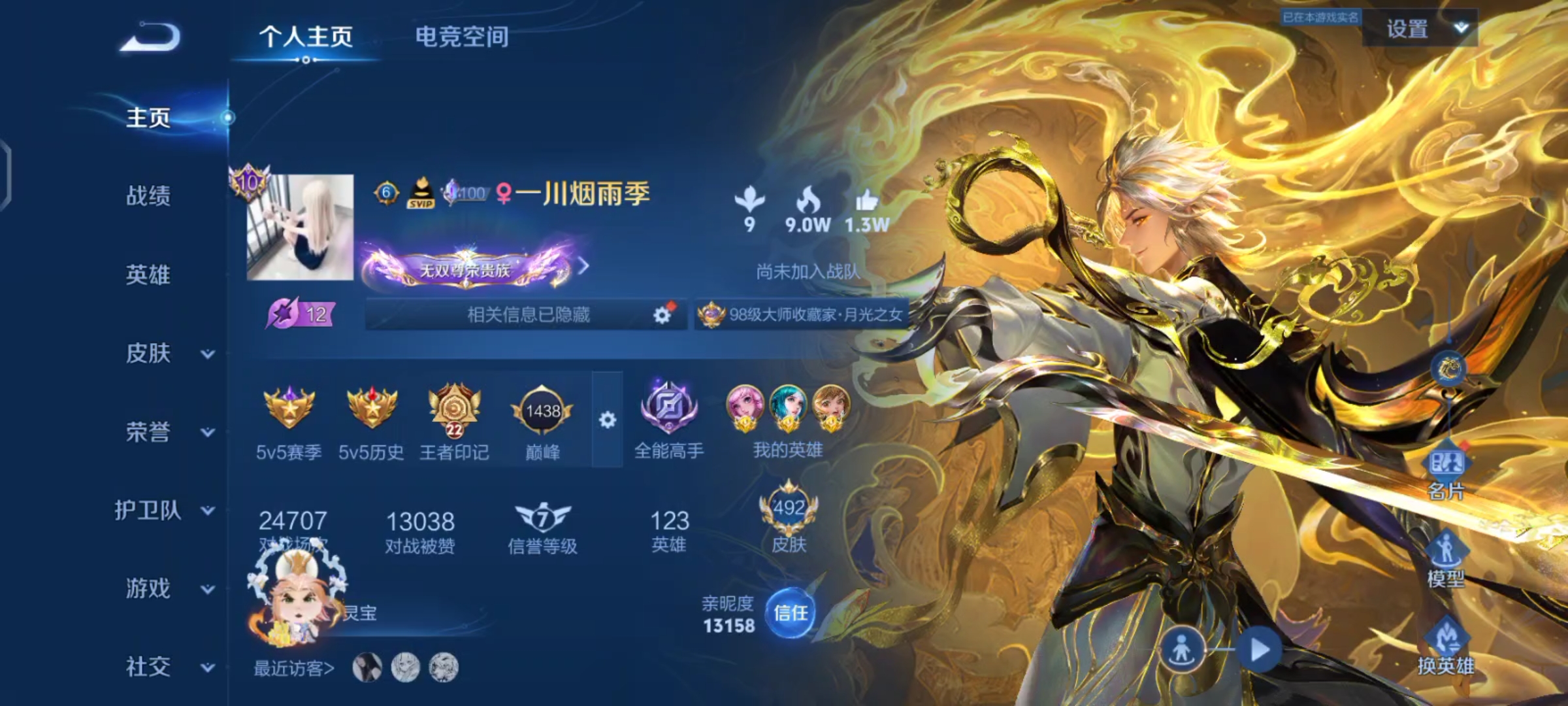The image size is (1568, 706).
Task: Open the 设置 dropdown
Action: [x=1419, y=29]
